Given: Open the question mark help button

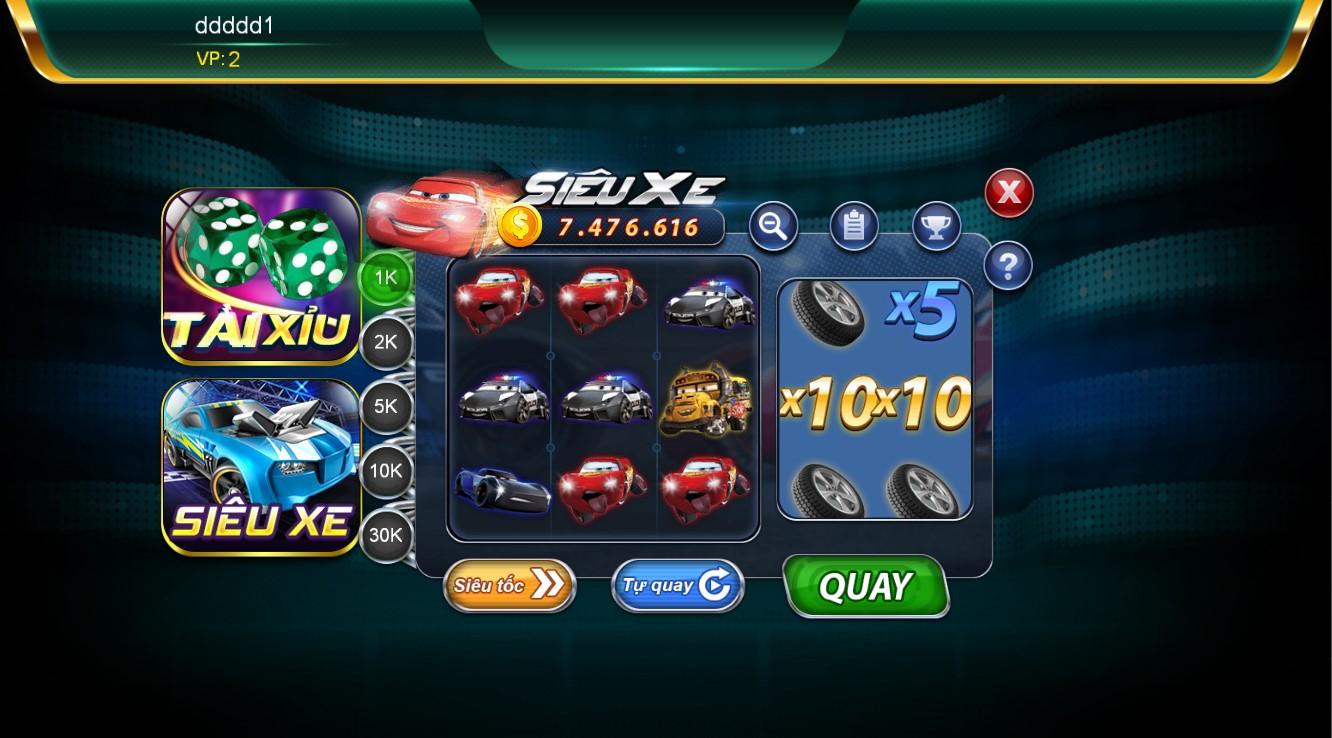Looking at the screenshot, I should pyautogui.click(x=1008, y=266).
